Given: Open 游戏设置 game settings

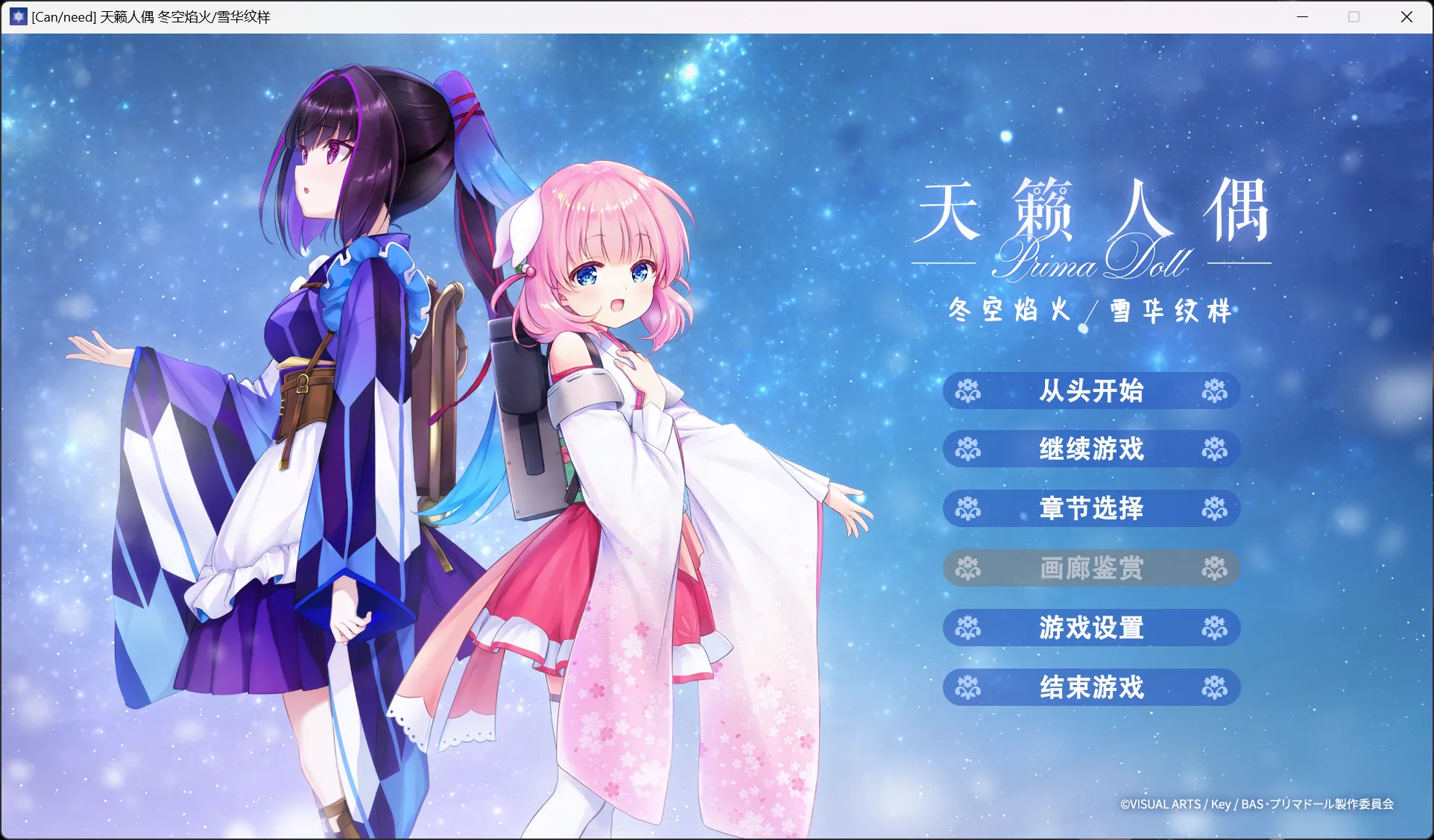Looking at the screenshot, I should (x=1090, y=628).
